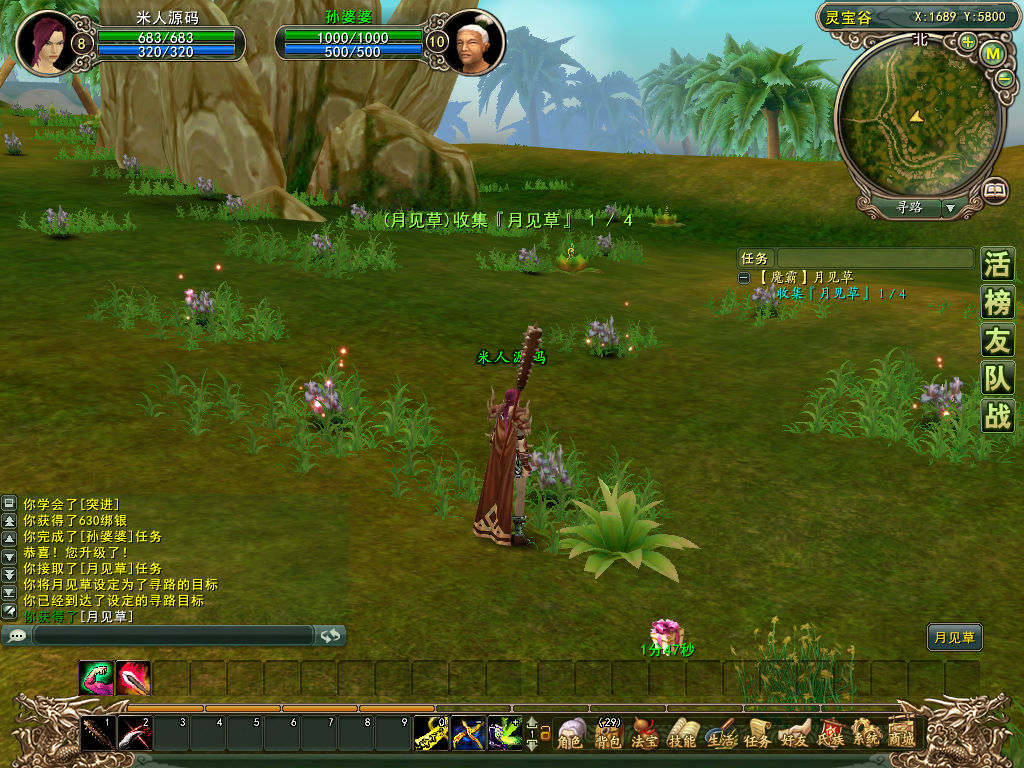Open the world map with M button
Screen dimensions: 1024x768
(x=993, y=54)
